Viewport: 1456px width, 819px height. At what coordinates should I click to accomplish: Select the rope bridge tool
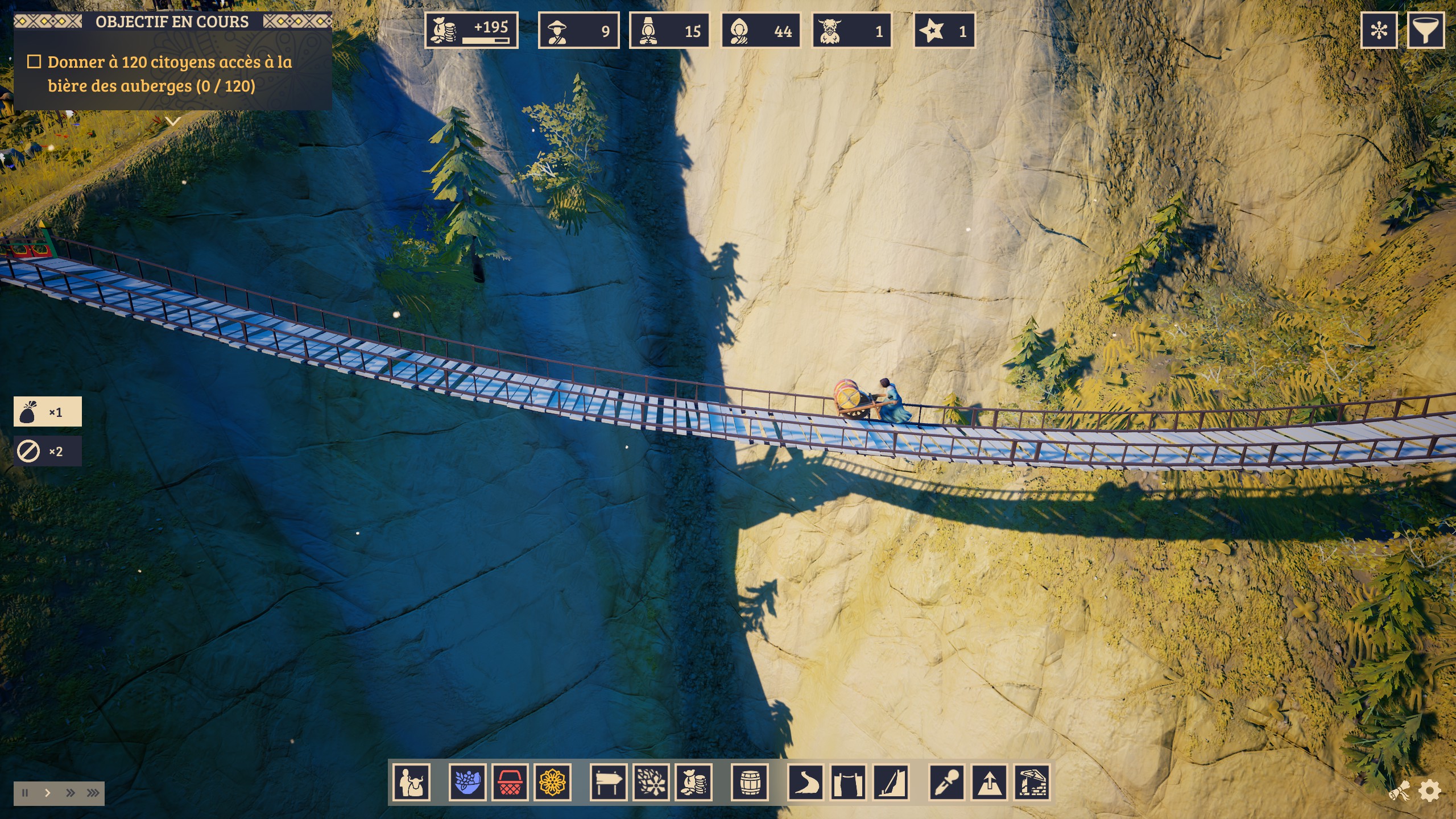pos(848,783)
